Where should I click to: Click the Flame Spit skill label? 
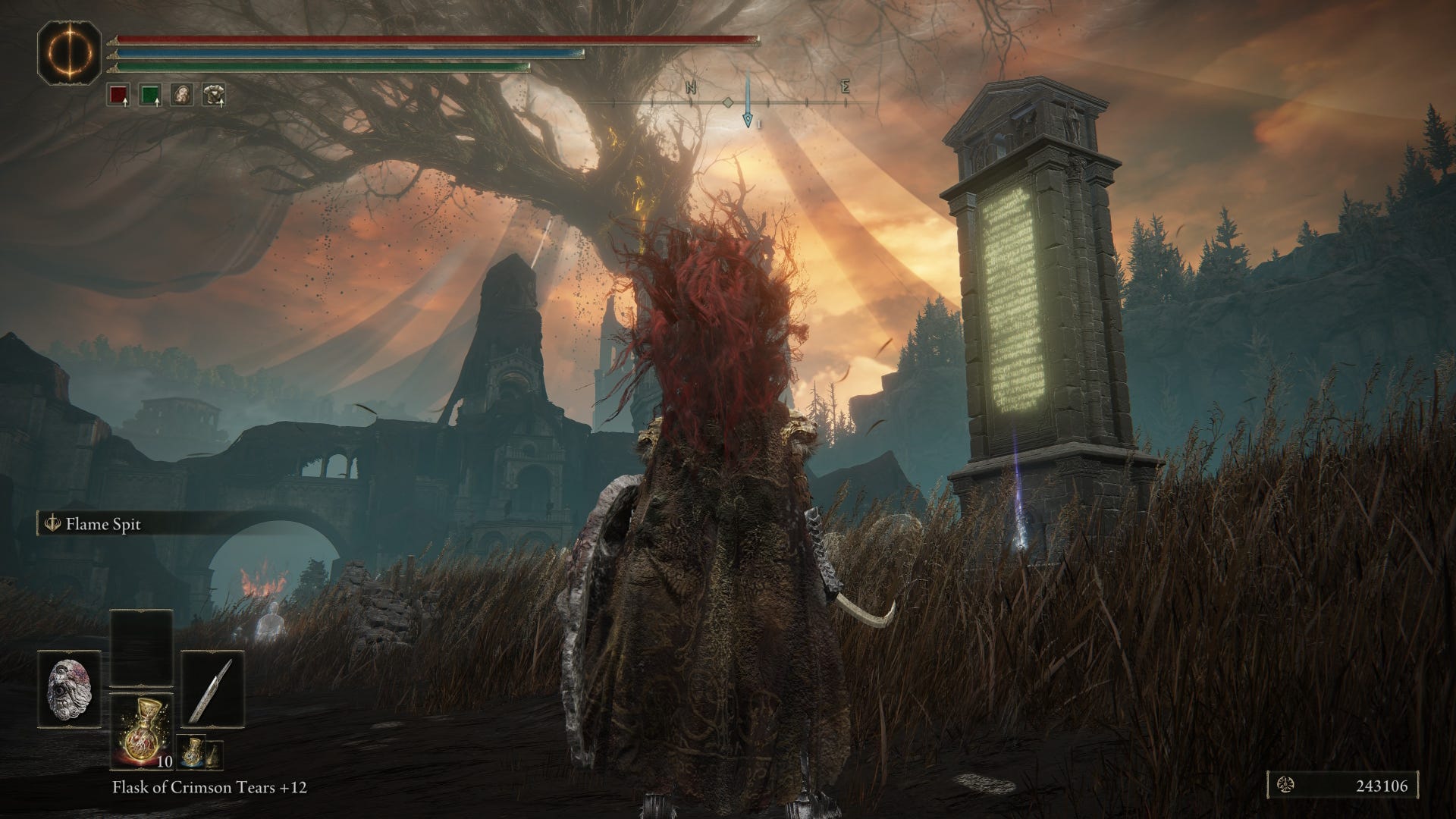[103, 525]
